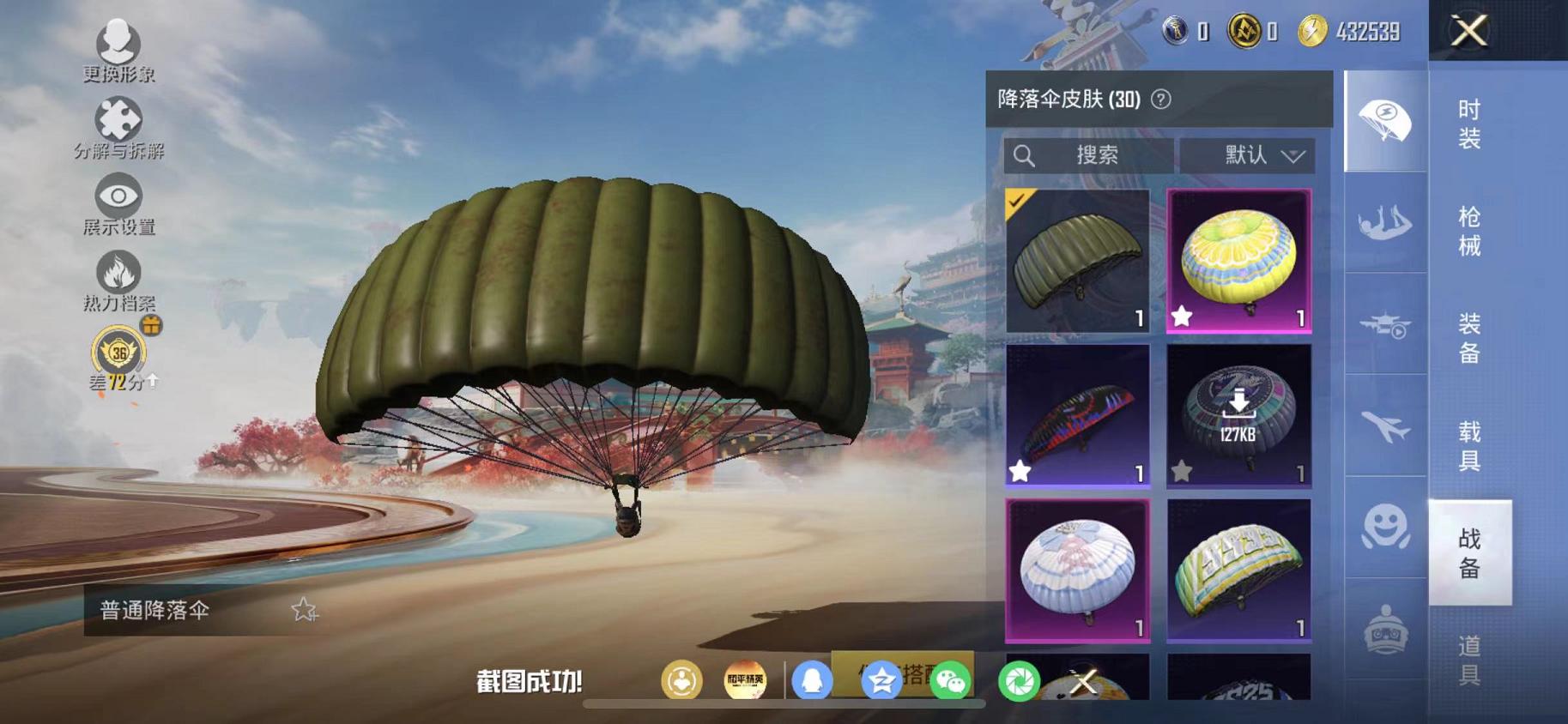1568x724 pixels.
Task: Select the drone category icon
Action: pos(1383,324)
